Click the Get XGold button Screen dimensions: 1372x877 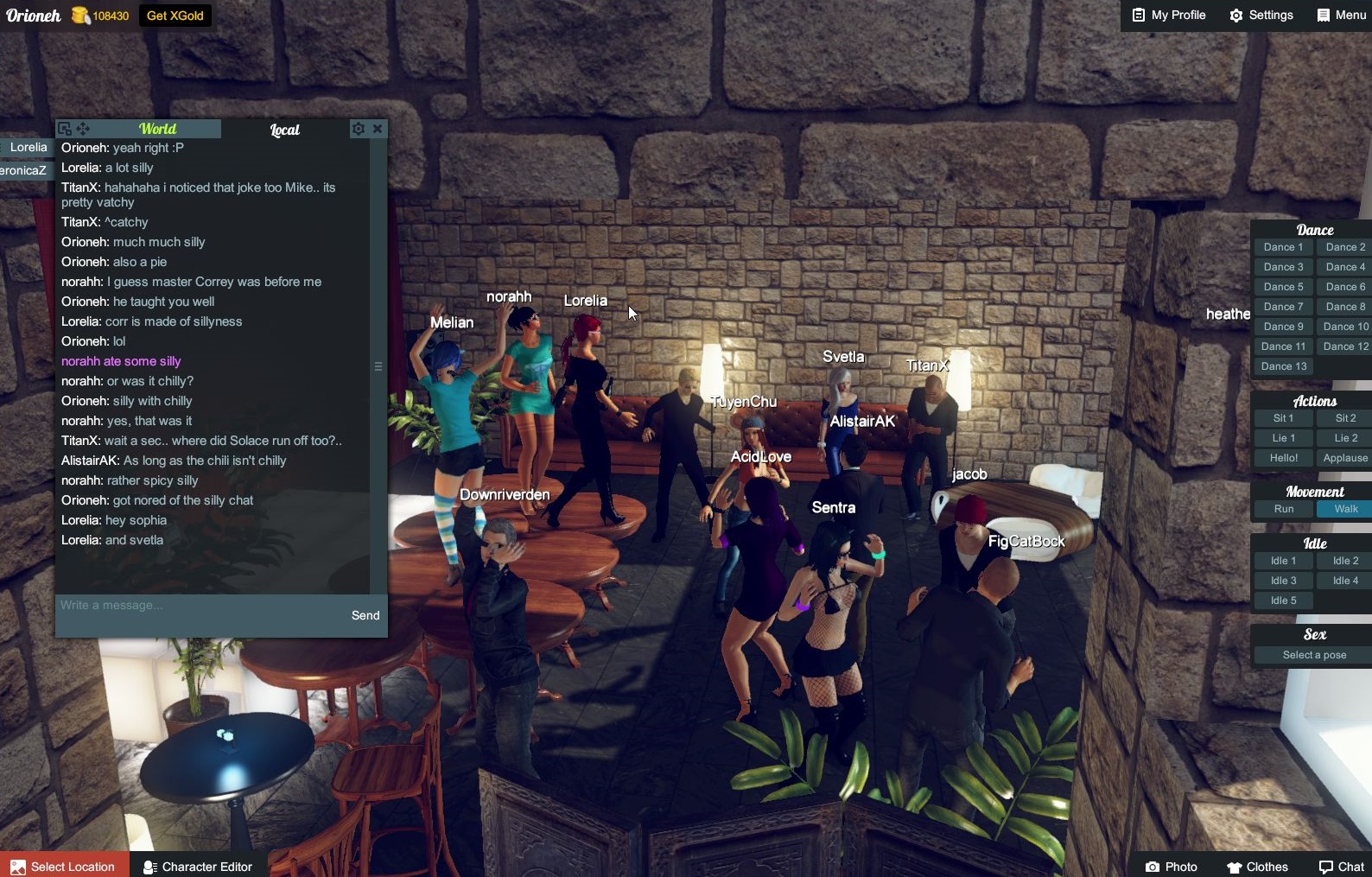coord(175,15)
